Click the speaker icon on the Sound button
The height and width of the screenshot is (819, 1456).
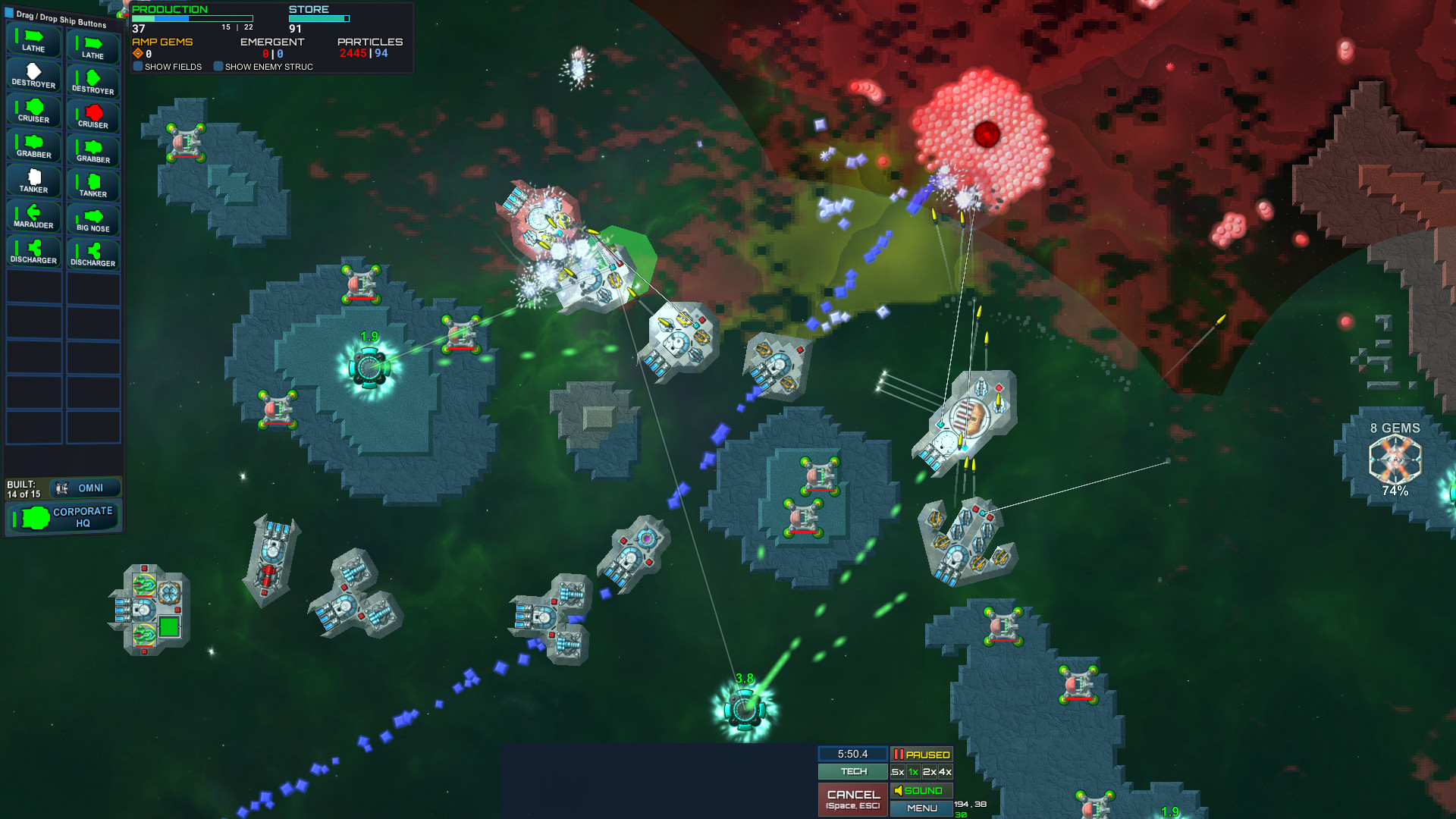click(899, 790)
